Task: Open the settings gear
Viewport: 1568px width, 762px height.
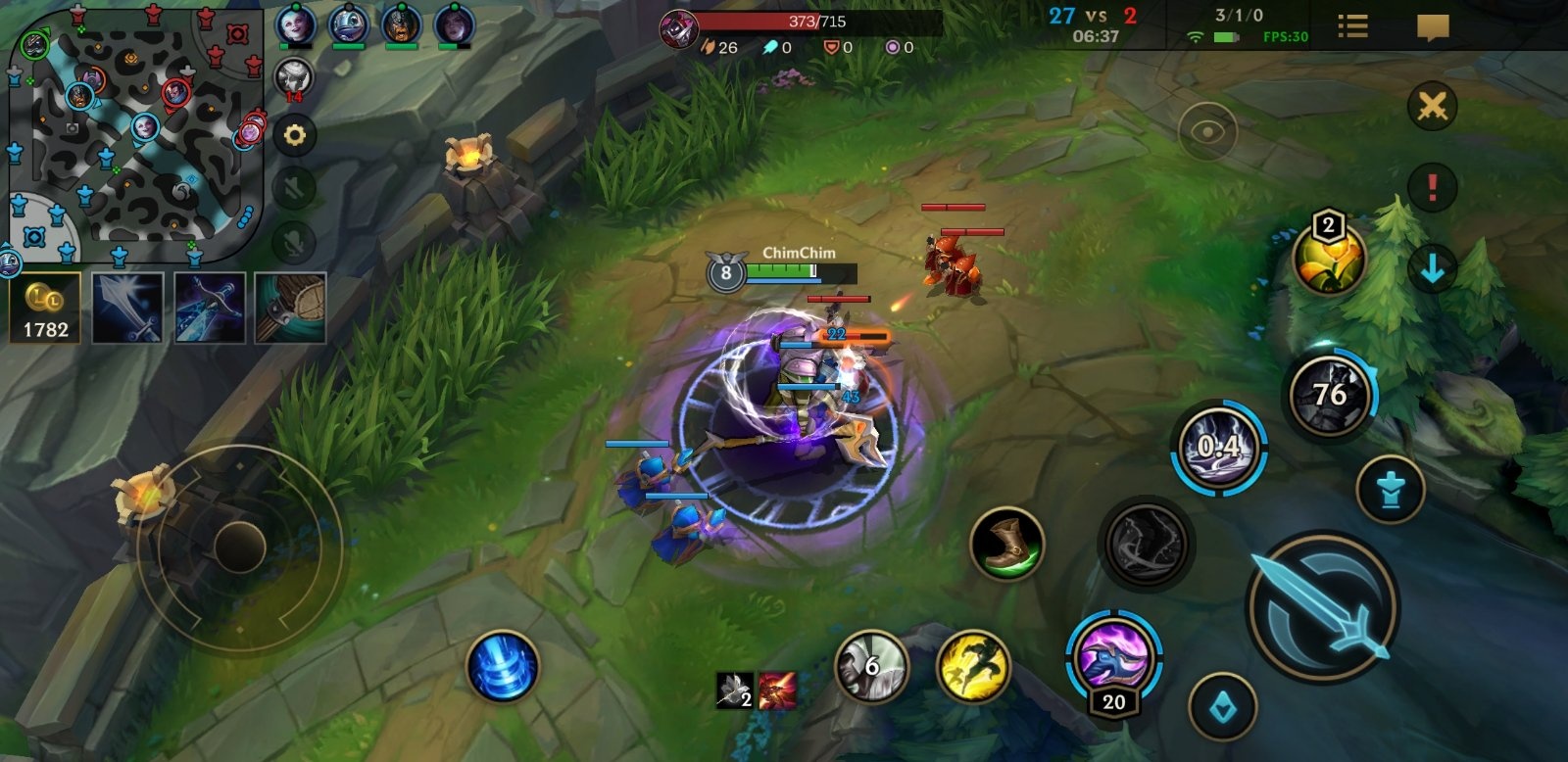Action: [294, 135]
